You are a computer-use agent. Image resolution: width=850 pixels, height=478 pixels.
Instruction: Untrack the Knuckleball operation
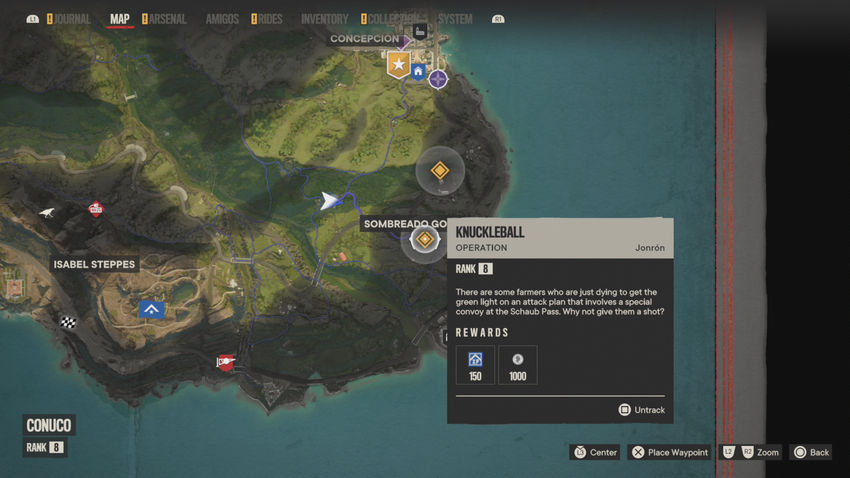pos(641,410)
